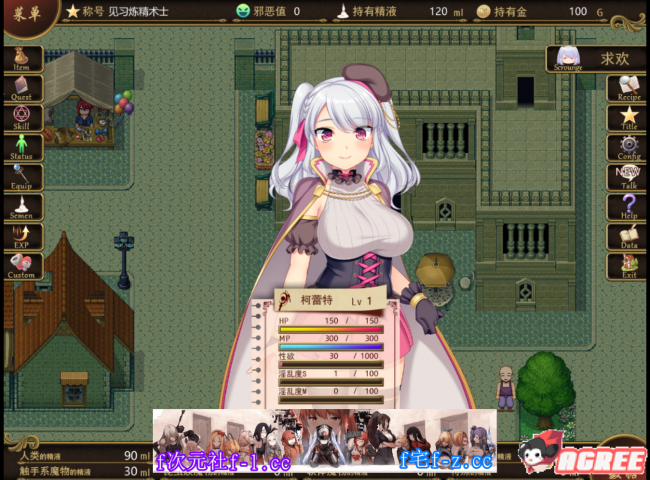
Task: Select the Semen flask menu entry
Action: [22, 208]
